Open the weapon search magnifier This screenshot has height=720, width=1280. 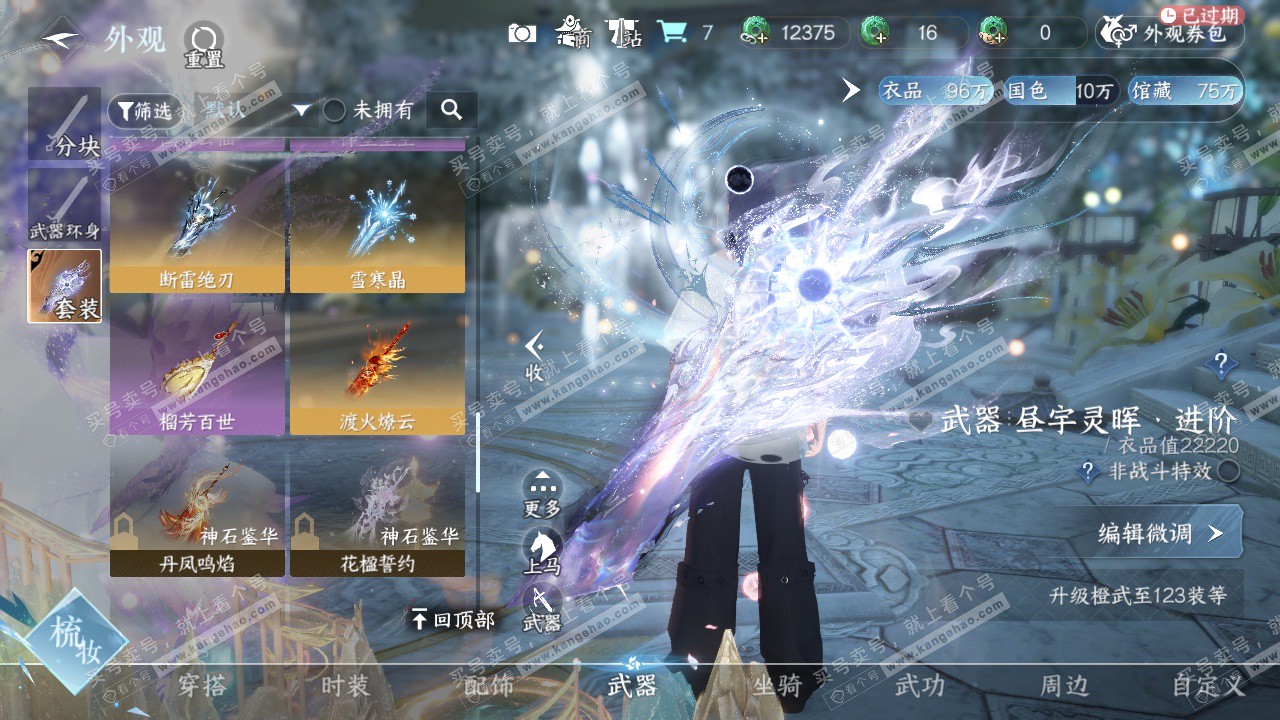451,110
